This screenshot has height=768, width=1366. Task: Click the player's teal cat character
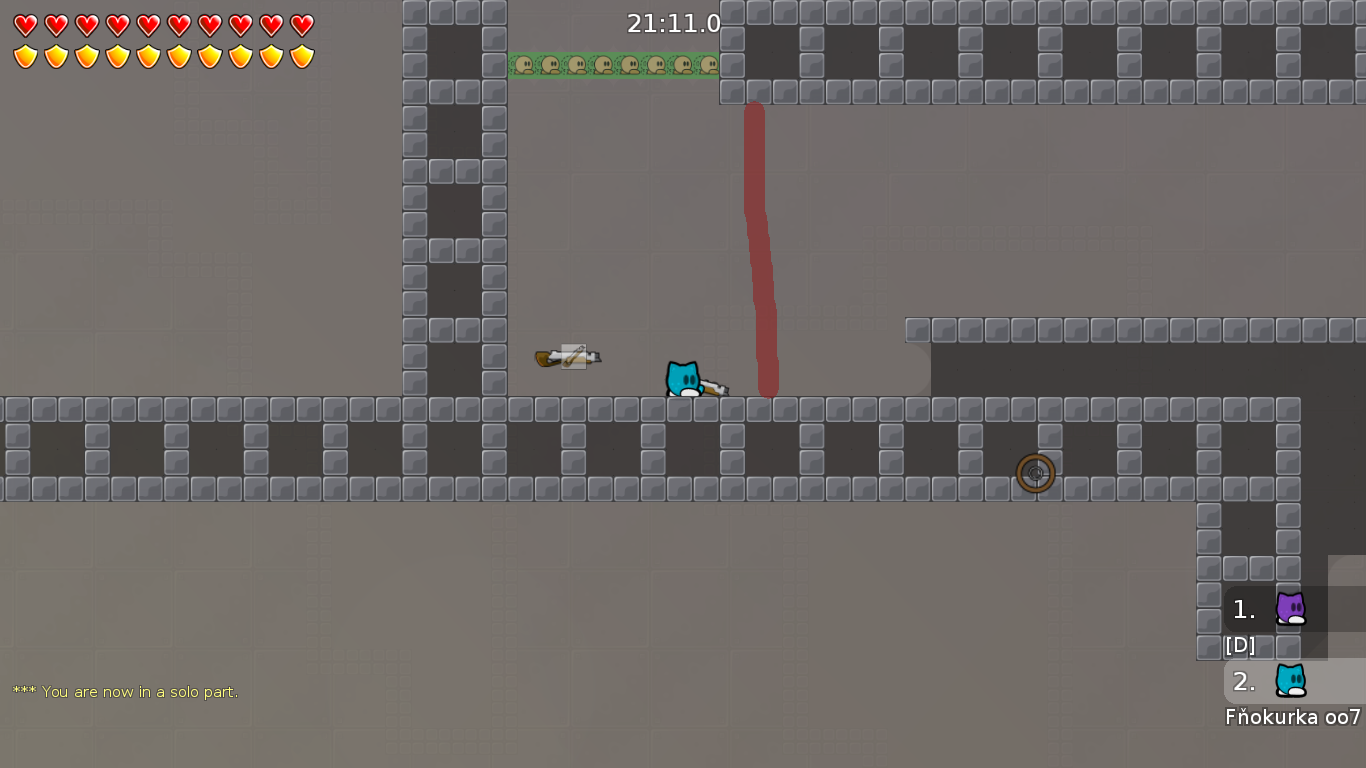pyautogui.click(x=685, y=378)
